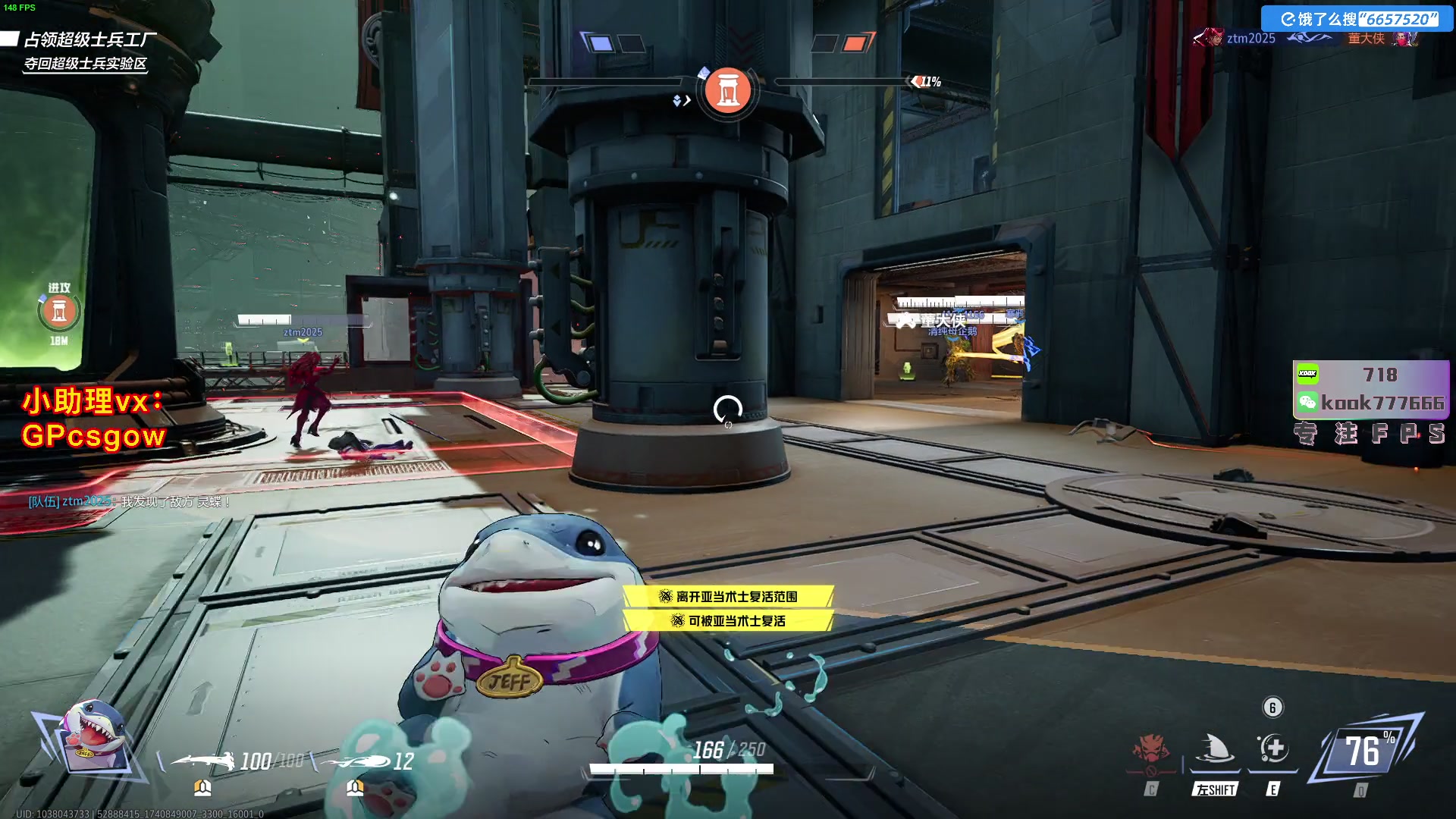
Task: Use the healing bubble ability icon
Action: point(1273,748)
